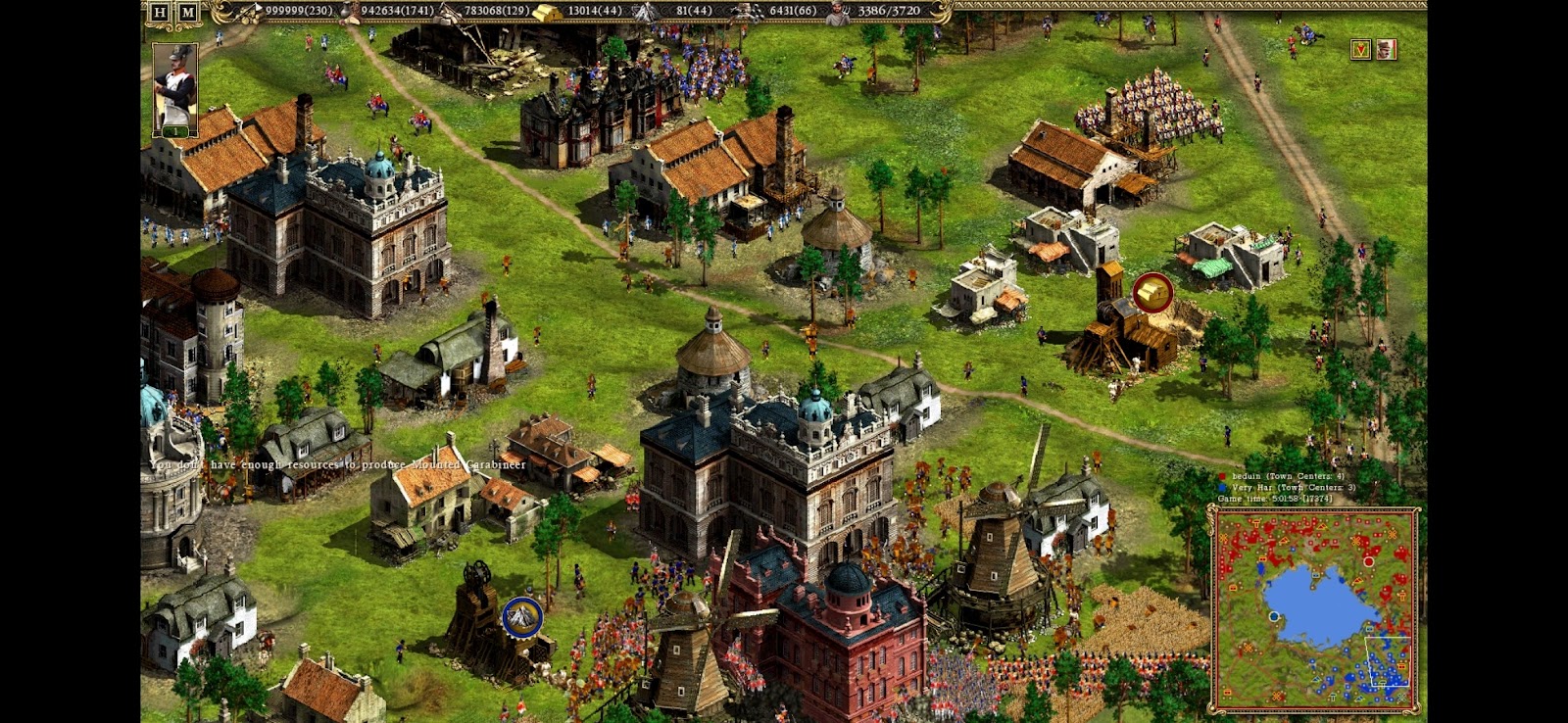
Task: Click the minimap
Action: click(x=1315, y=608)
